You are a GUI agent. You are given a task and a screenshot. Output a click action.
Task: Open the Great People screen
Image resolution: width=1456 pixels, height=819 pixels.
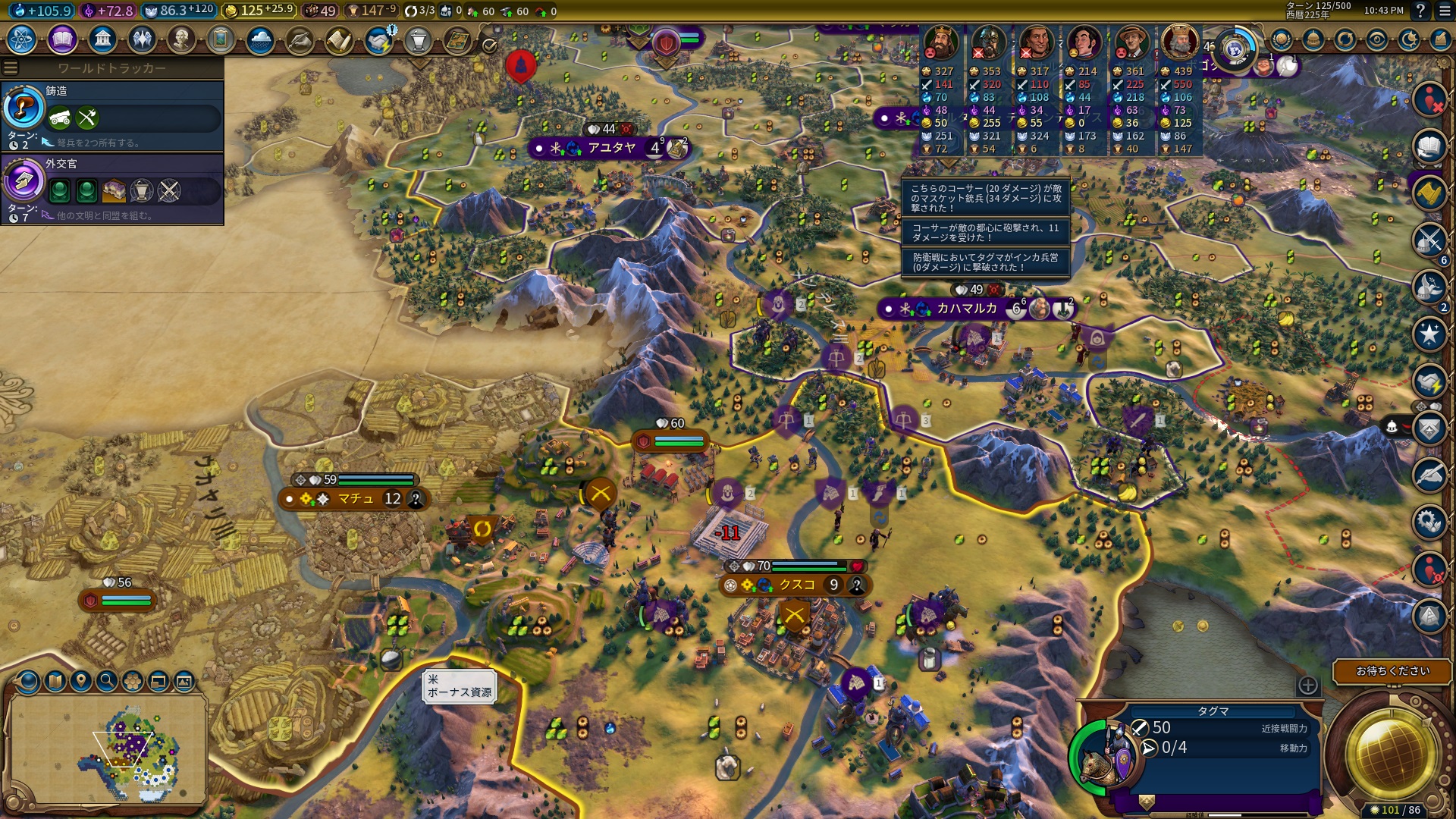point(180,39)
